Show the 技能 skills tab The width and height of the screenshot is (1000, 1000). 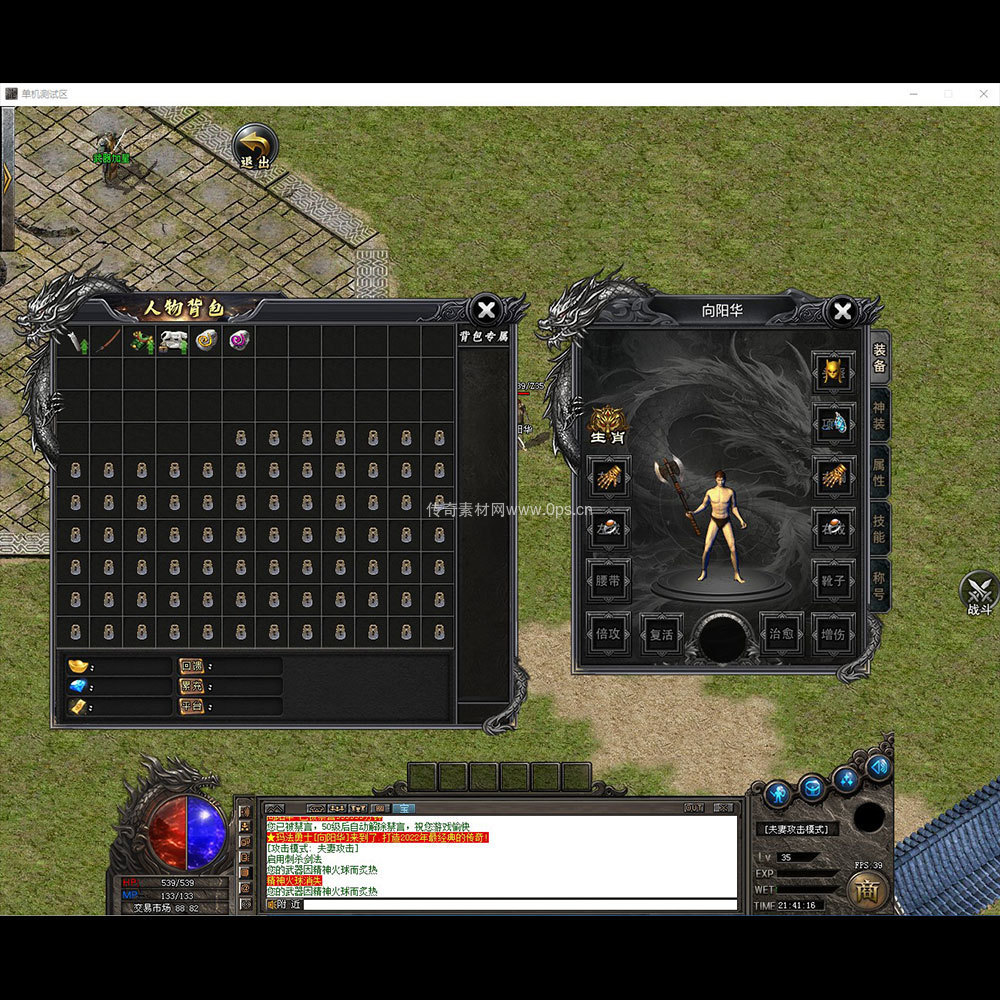click(x=879, y=529)
